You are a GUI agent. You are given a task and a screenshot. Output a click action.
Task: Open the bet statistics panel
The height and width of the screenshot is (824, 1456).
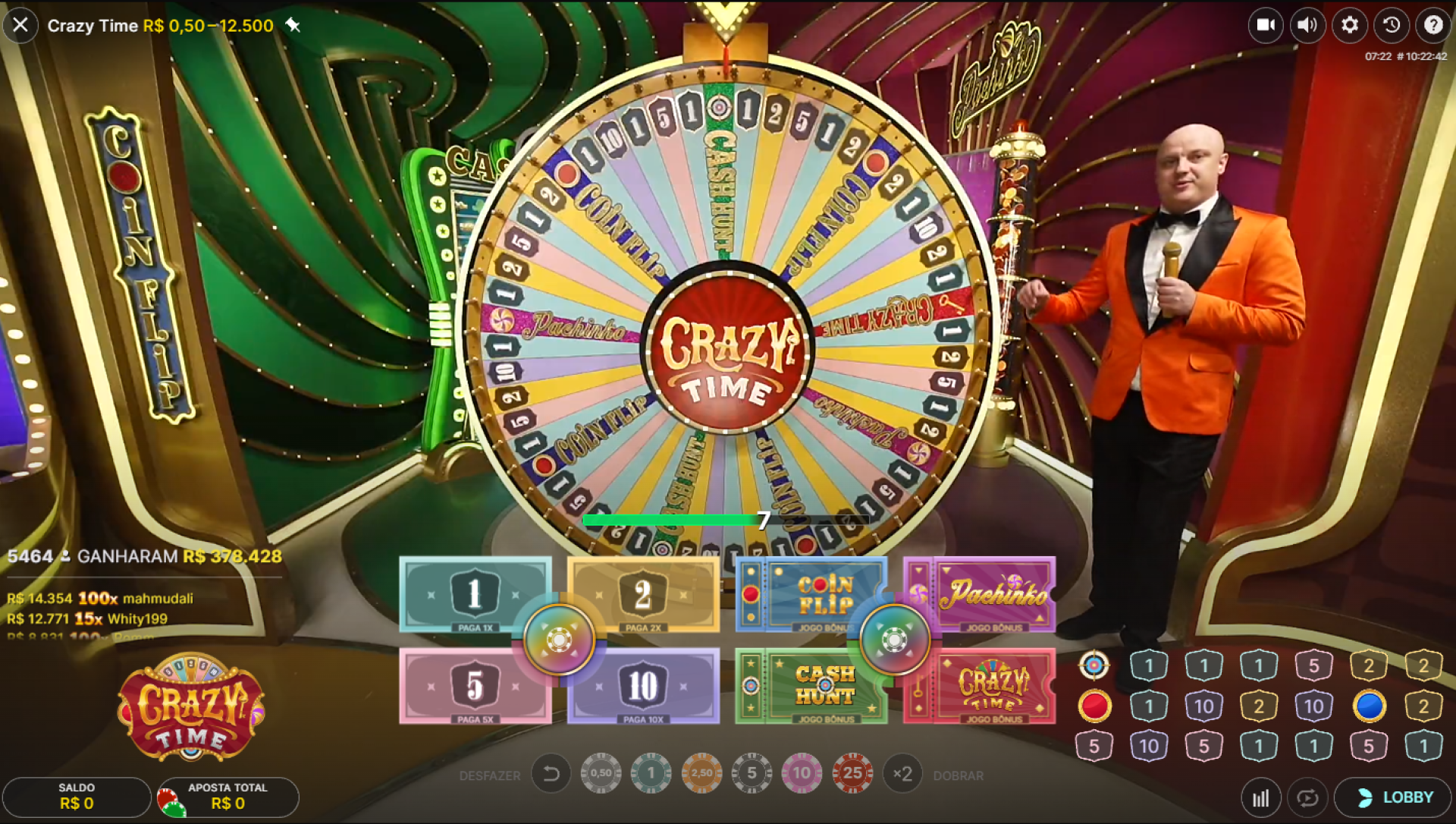click(1261, 797)
